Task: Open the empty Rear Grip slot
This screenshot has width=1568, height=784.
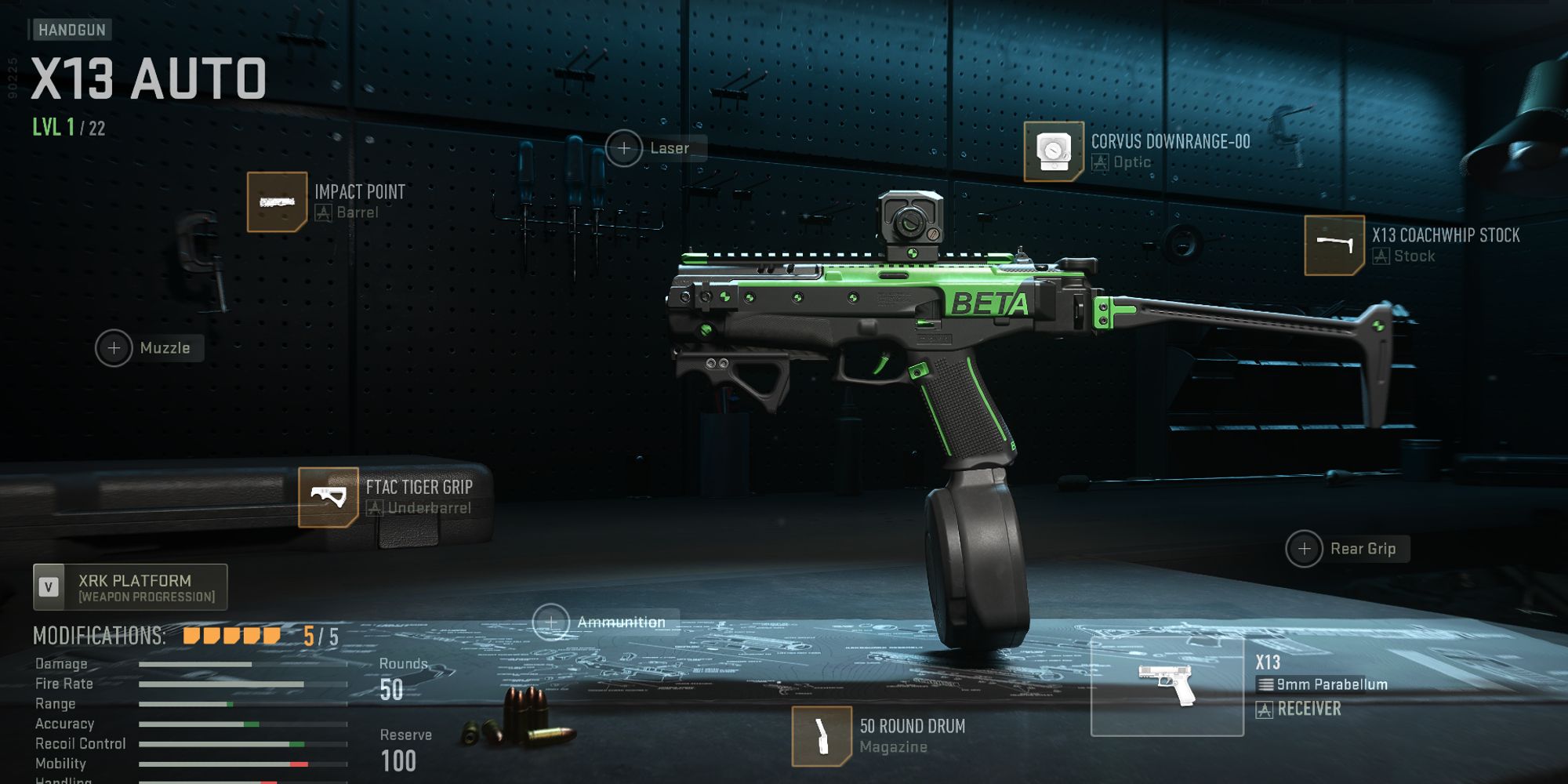Action: [1305, 549]
